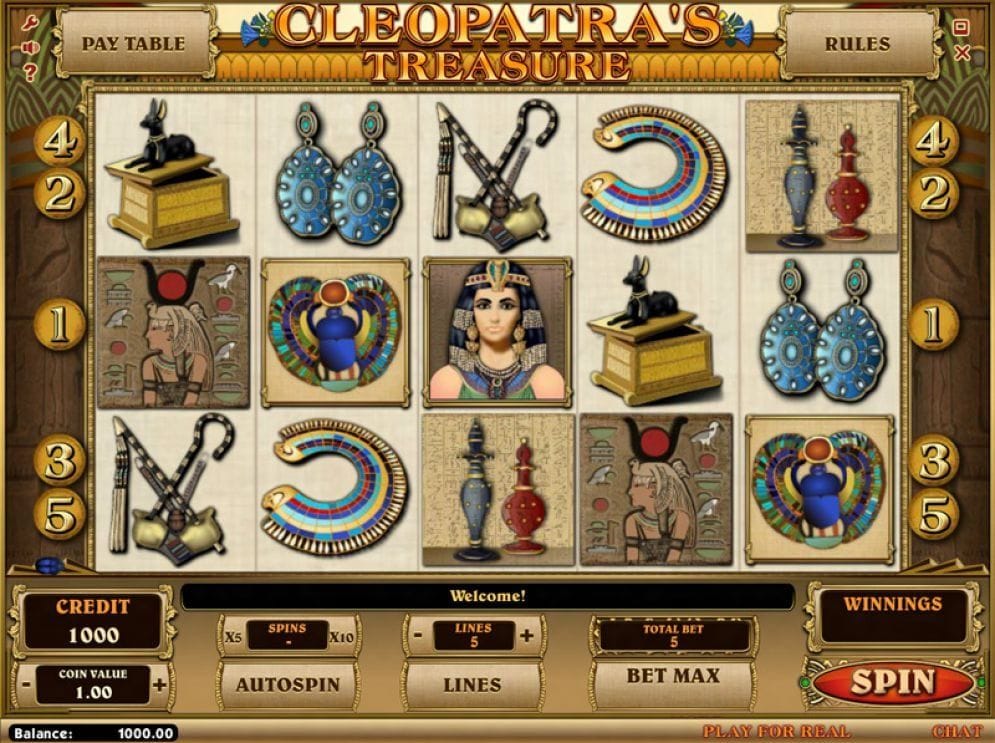Click the large LINES button
Viewport: 995px width, 743px height.
click(x=472, y=685)
